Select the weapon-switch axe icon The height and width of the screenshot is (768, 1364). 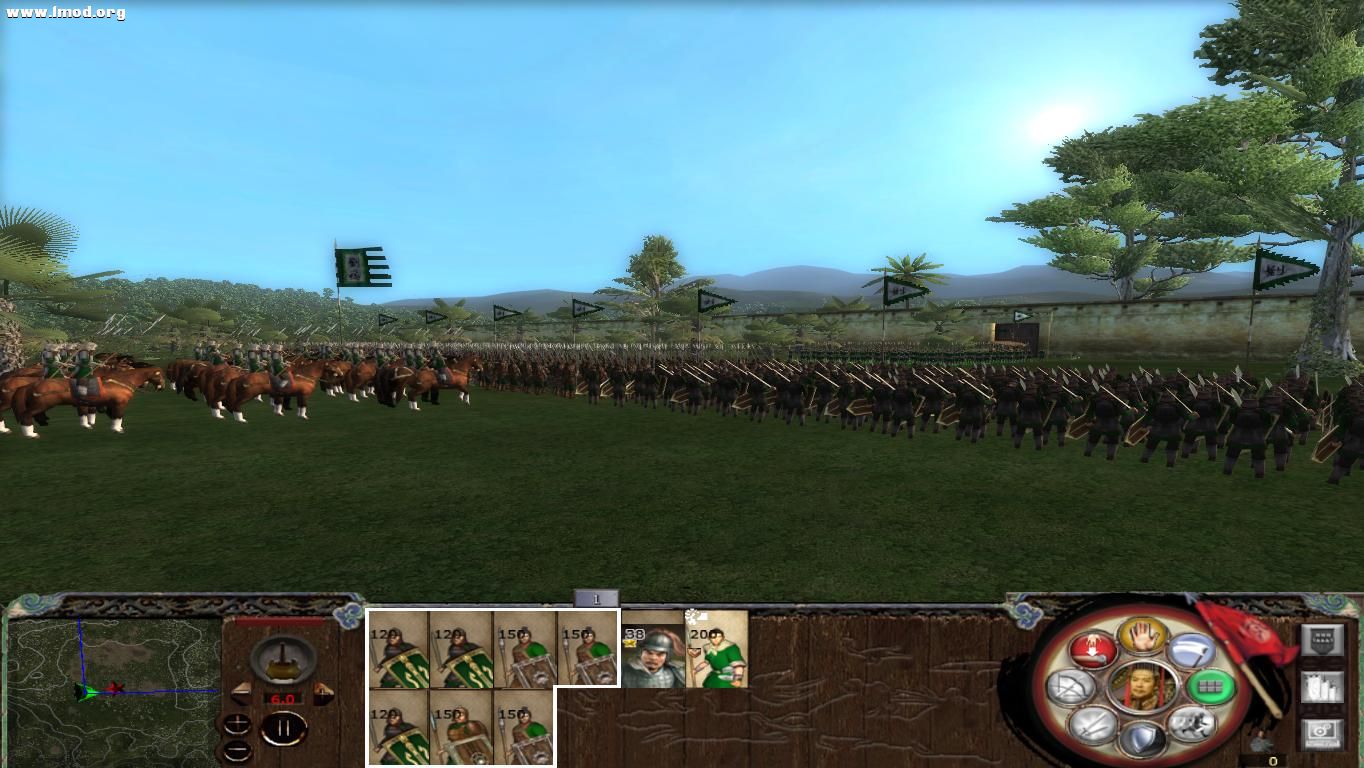[x=1191, y=652]
